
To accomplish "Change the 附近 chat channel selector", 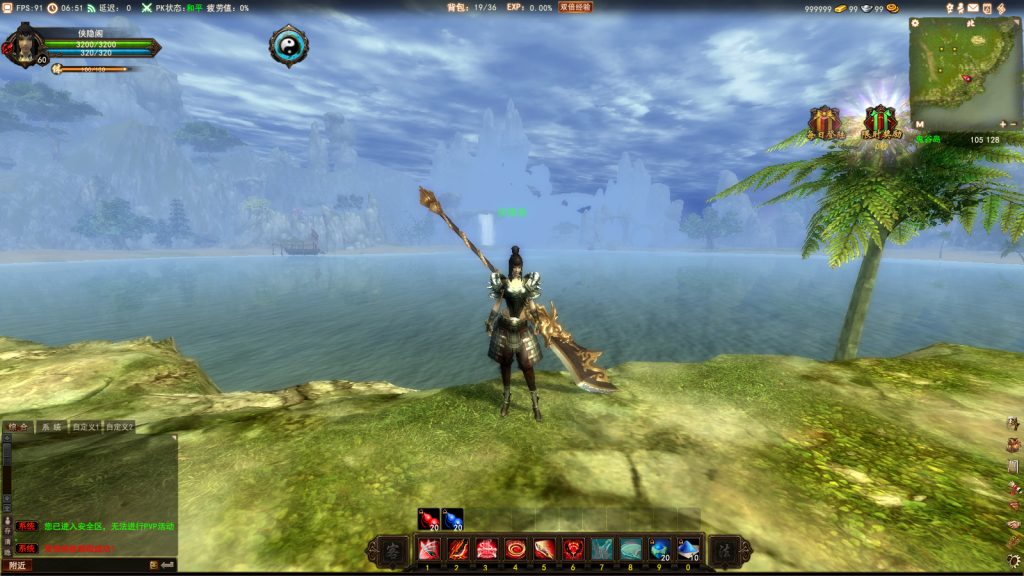I will [x=17, y=566].
